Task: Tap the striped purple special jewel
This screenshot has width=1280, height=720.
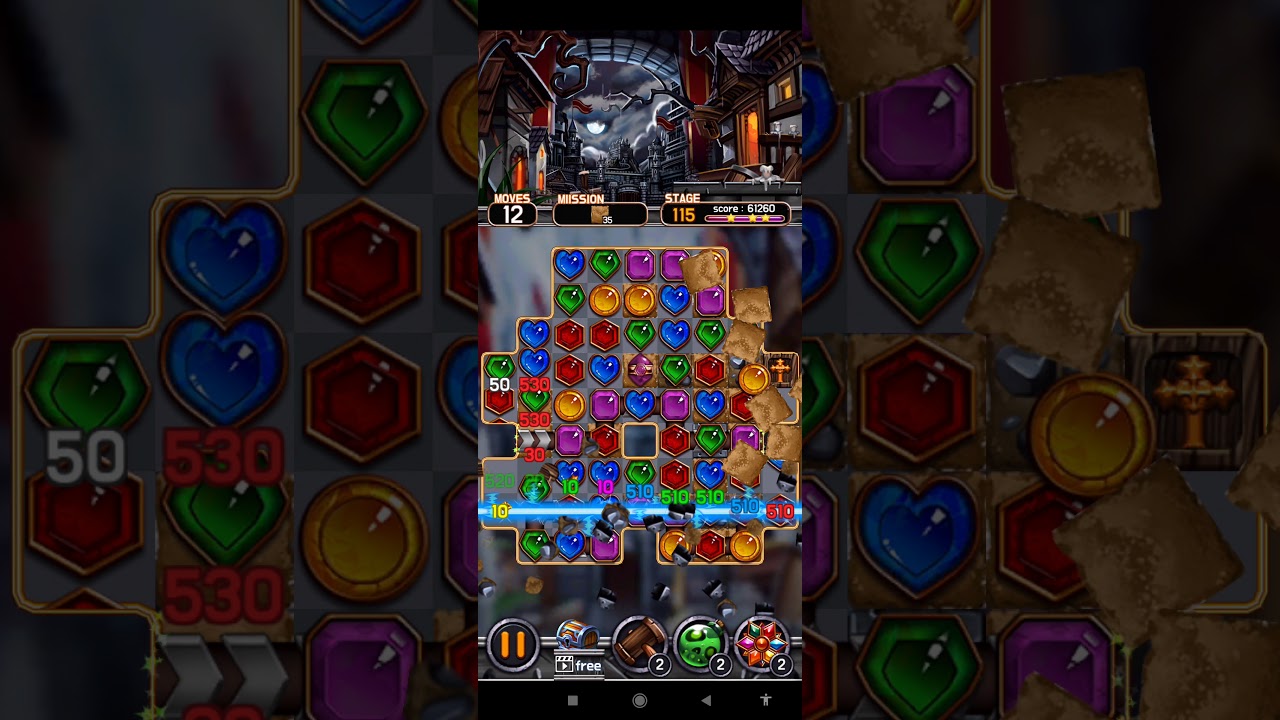Action: click(640, 370)
